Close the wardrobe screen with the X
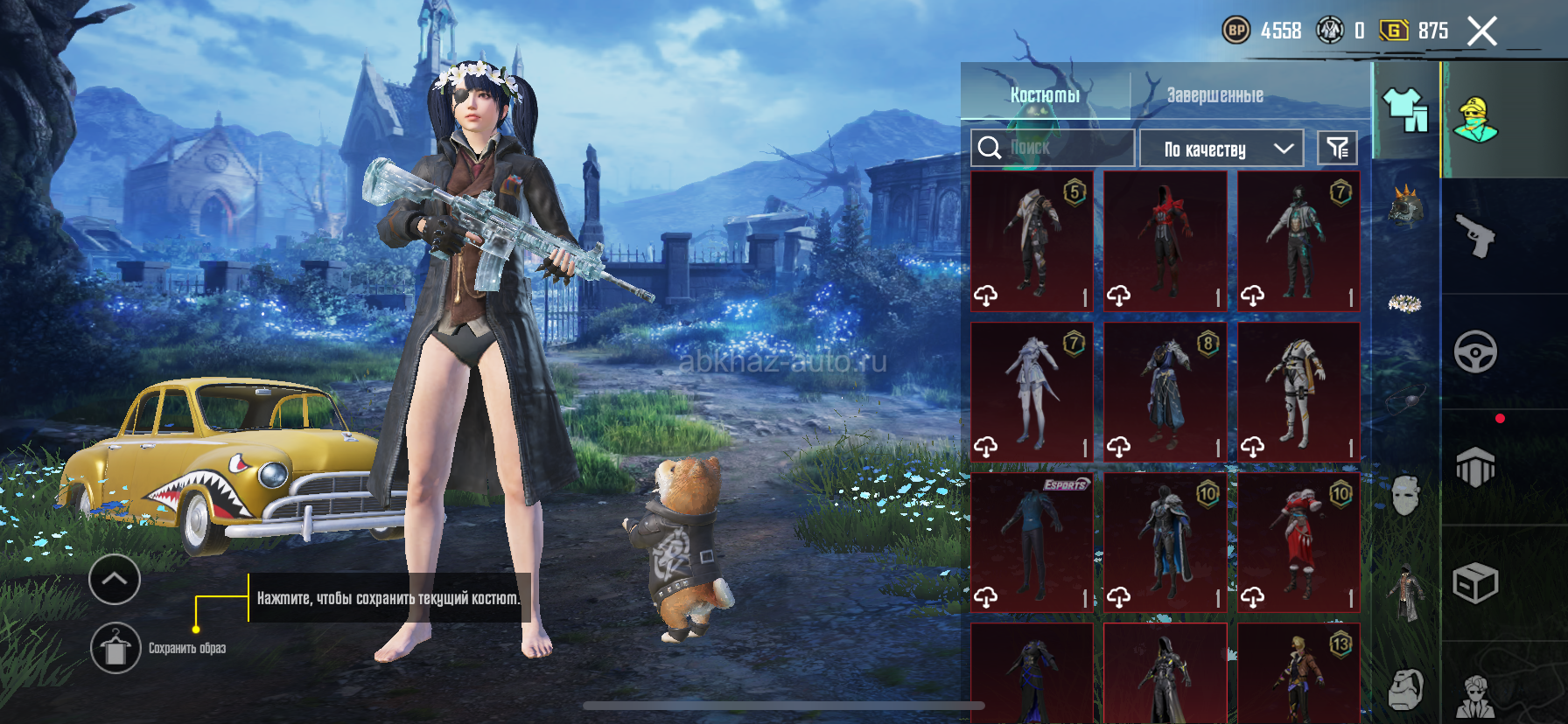This screenshot has height=724, width=1568. (1481, 32)
